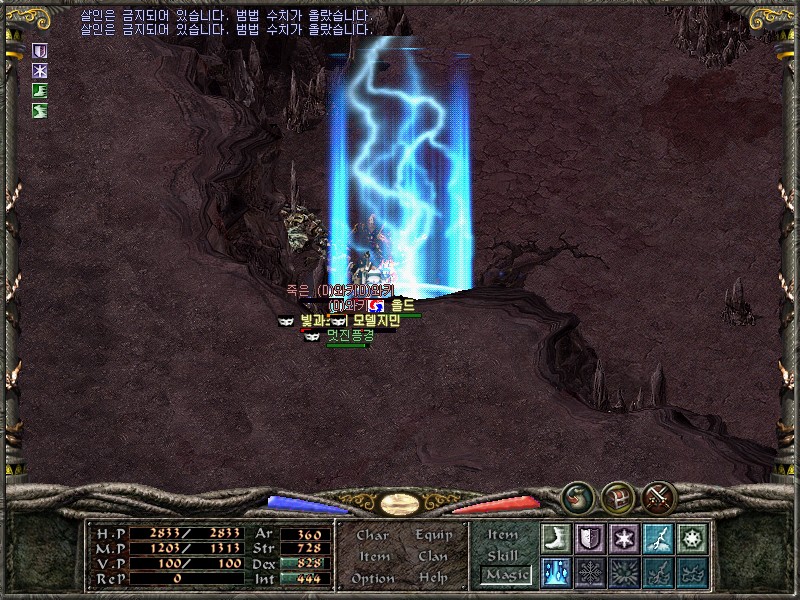This screenshot has width=800, height=600.
Task: Cast the bright lightning bolt spell
Action: 658,539
